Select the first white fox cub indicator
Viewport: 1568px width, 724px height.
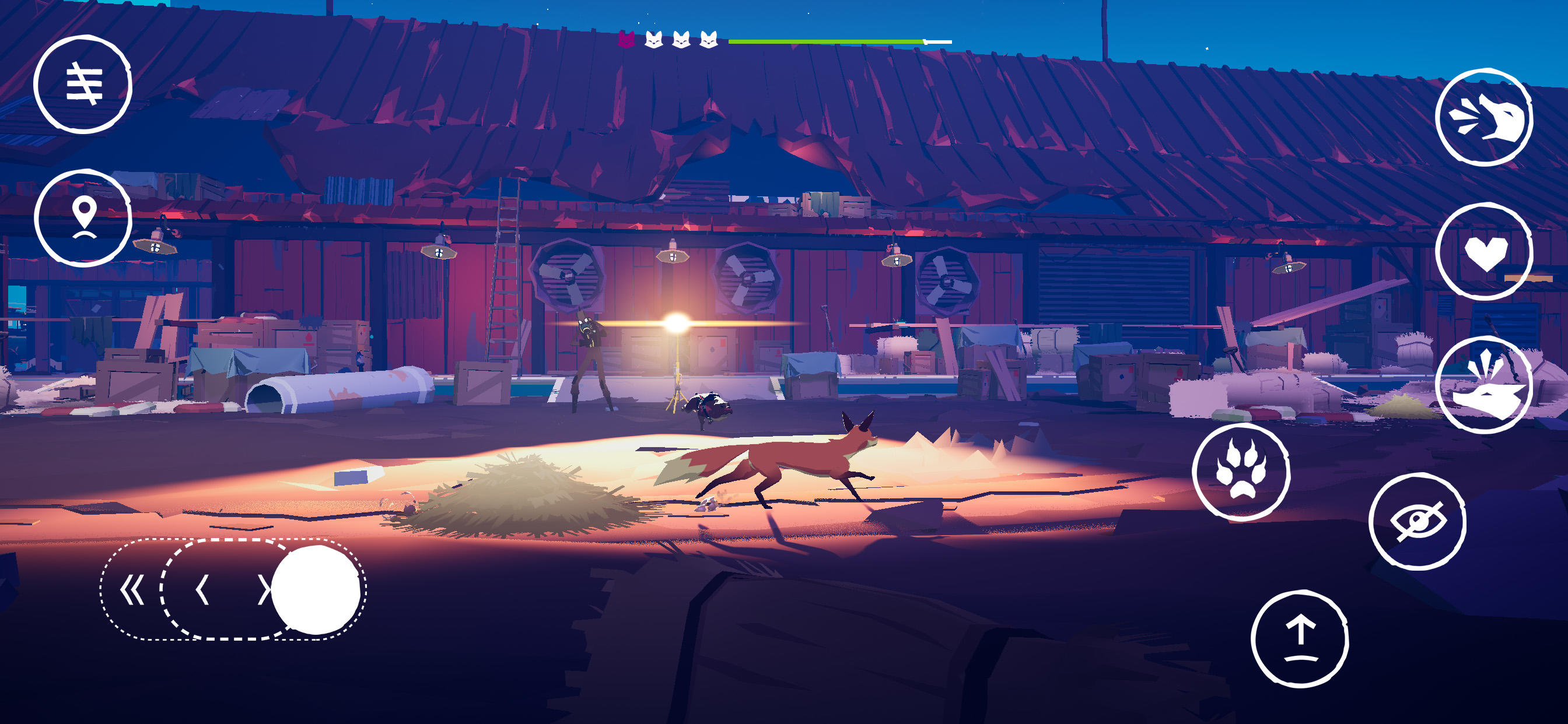click(654, 38)
